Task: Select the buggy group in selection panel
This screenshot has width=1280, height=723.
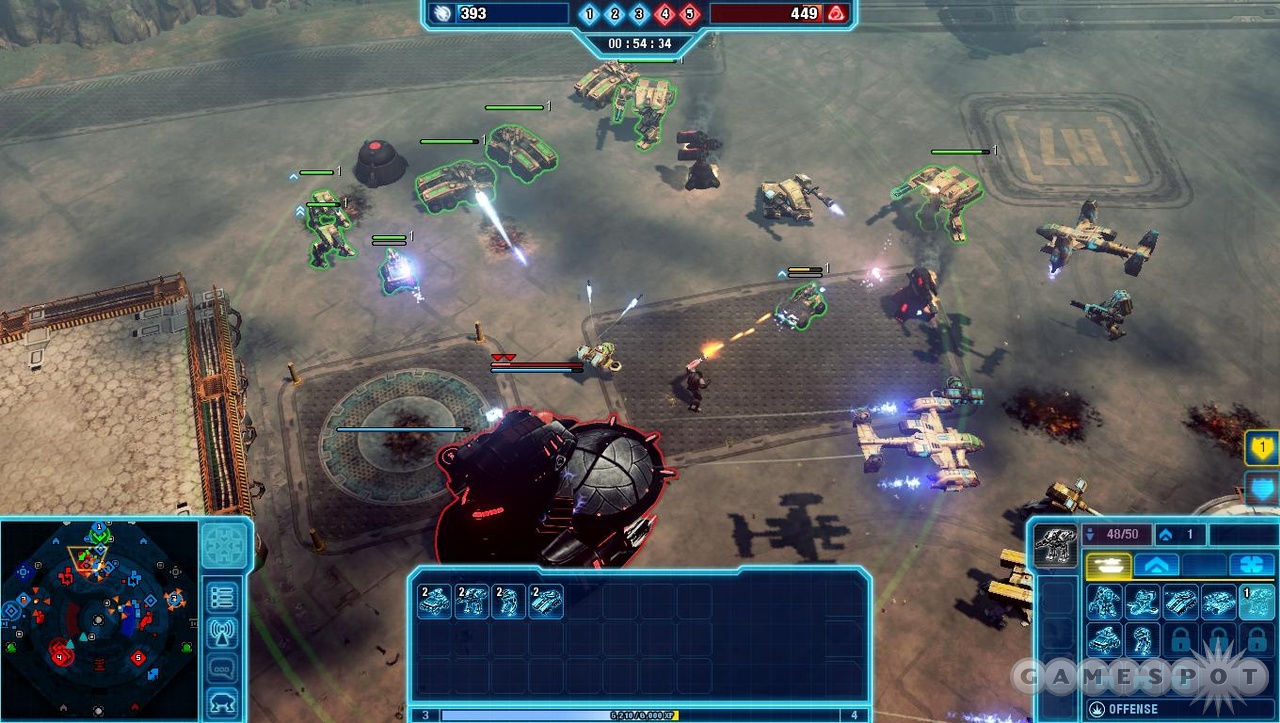Action: 434,601
